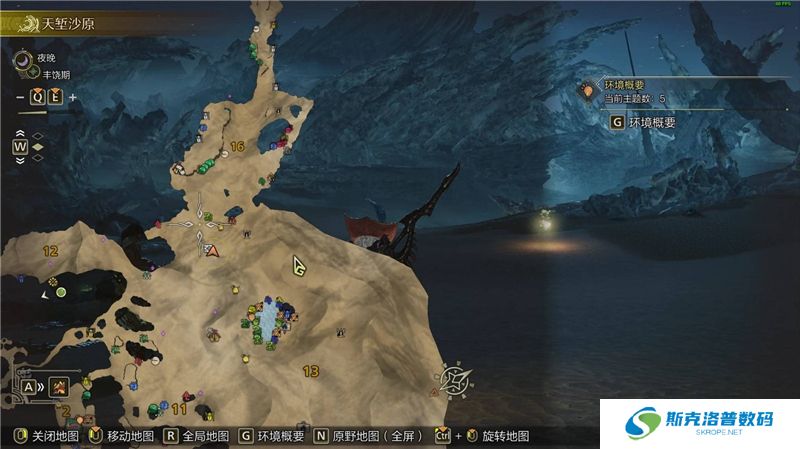Select the orange player arrow marker

click(x=212, y=250)
